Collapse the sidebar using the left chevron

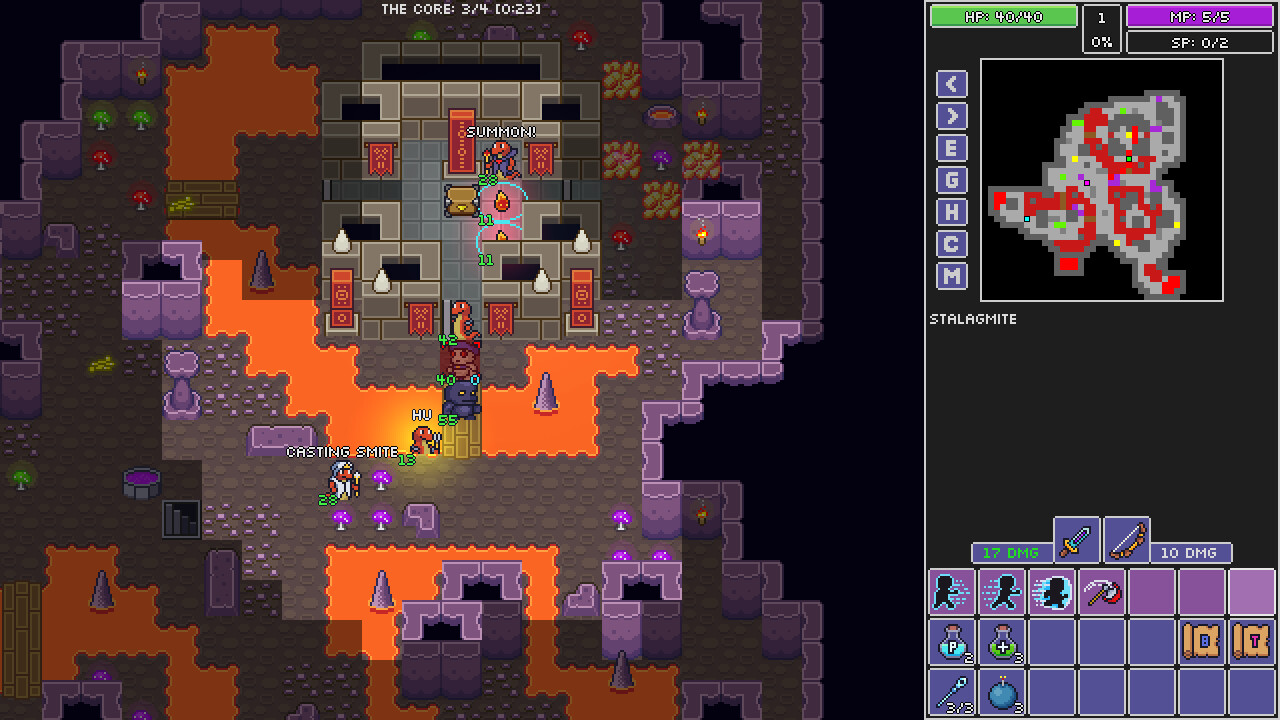pyautogui.click(x=951, y=84)
